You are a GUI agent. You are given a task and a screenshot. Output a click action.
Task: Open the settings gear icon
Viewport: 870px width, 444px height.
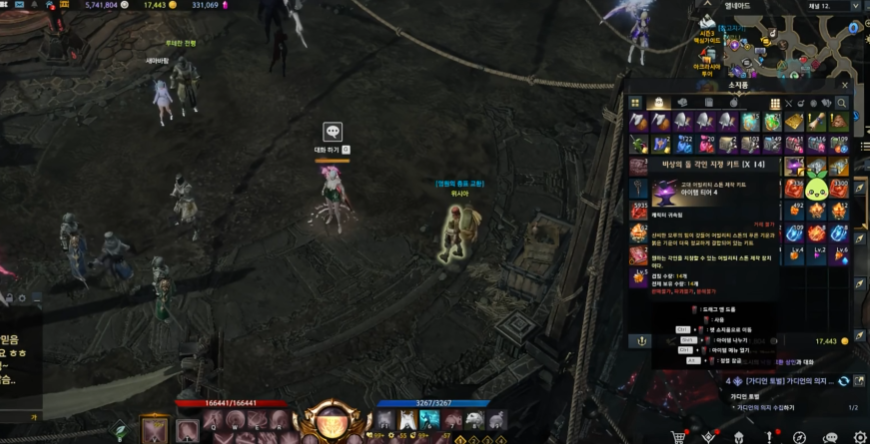coord(859,437)
